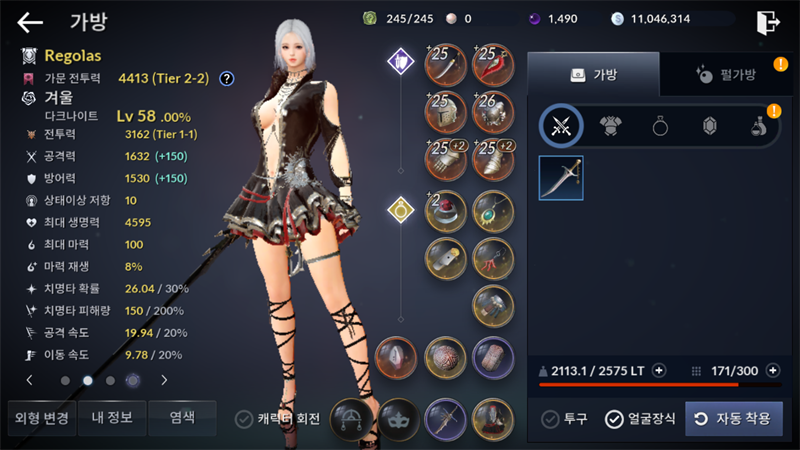Image resolution: width=800 pixels, height=450 pixels.
Task: Select the potion consumables filter
Action: tap(759, 126)
